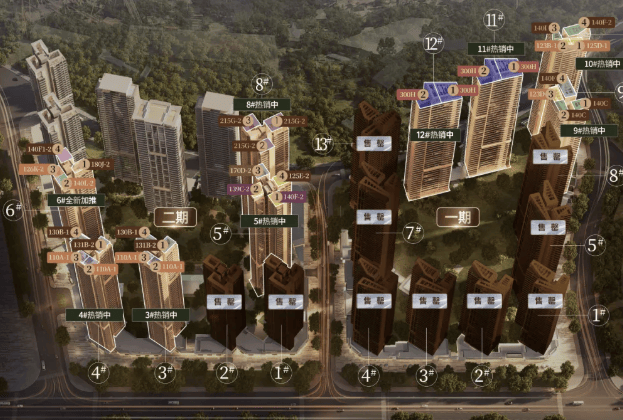
Task: Select the 4#热销中 building label
Action: pos(96,316)
